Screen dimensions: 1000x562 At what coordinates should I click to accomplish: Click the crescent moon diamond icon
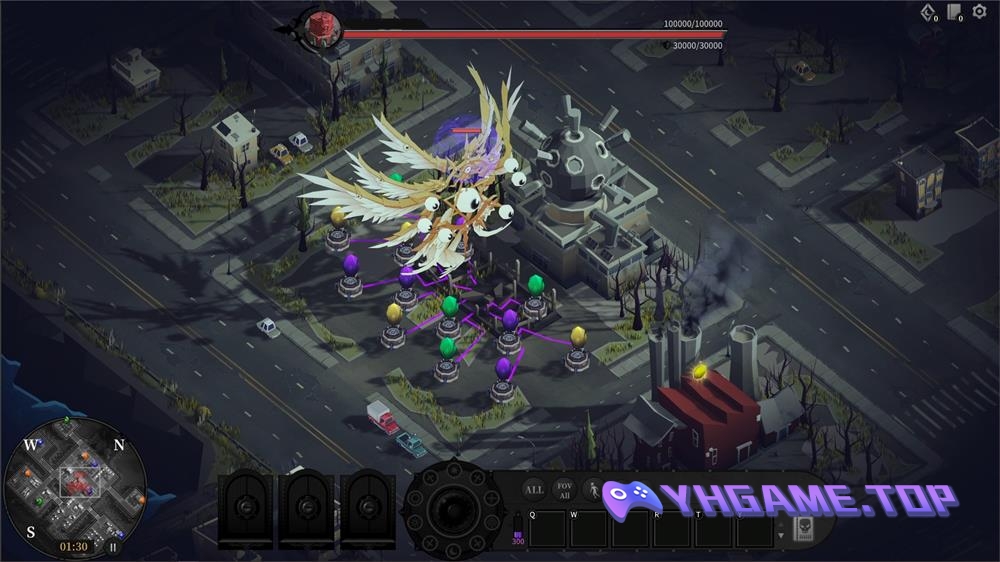click(928, 12)
